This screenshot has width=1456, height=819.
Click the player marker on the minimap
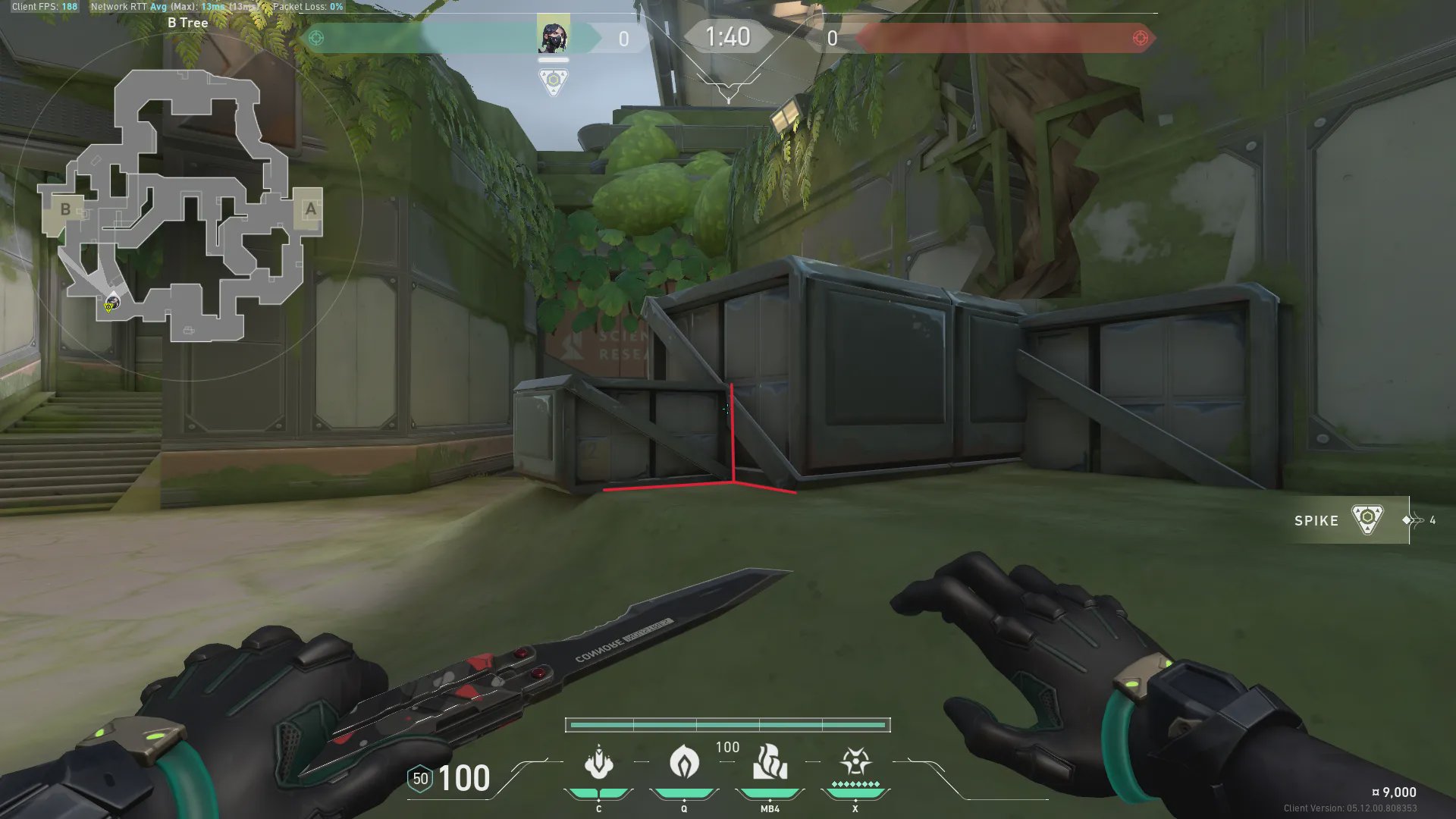click(112, 303)
